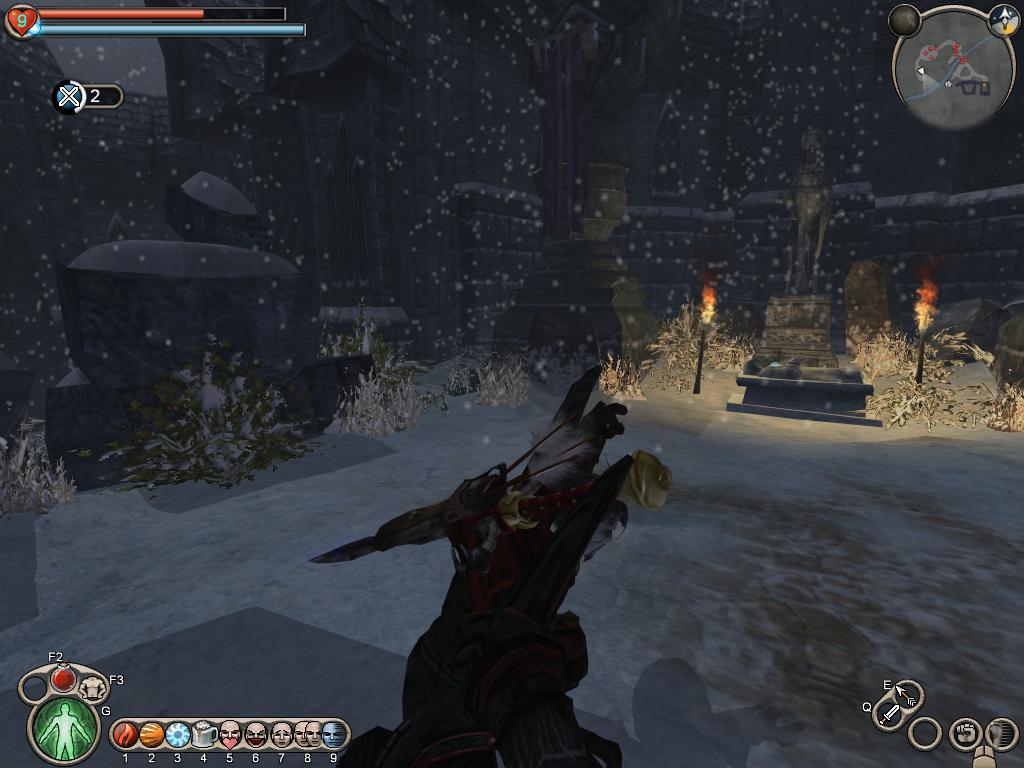Pick the two-faces expression icon
Image resolution: width=1024 pixels, height=768 pixels.
click(x=308, y=736)
